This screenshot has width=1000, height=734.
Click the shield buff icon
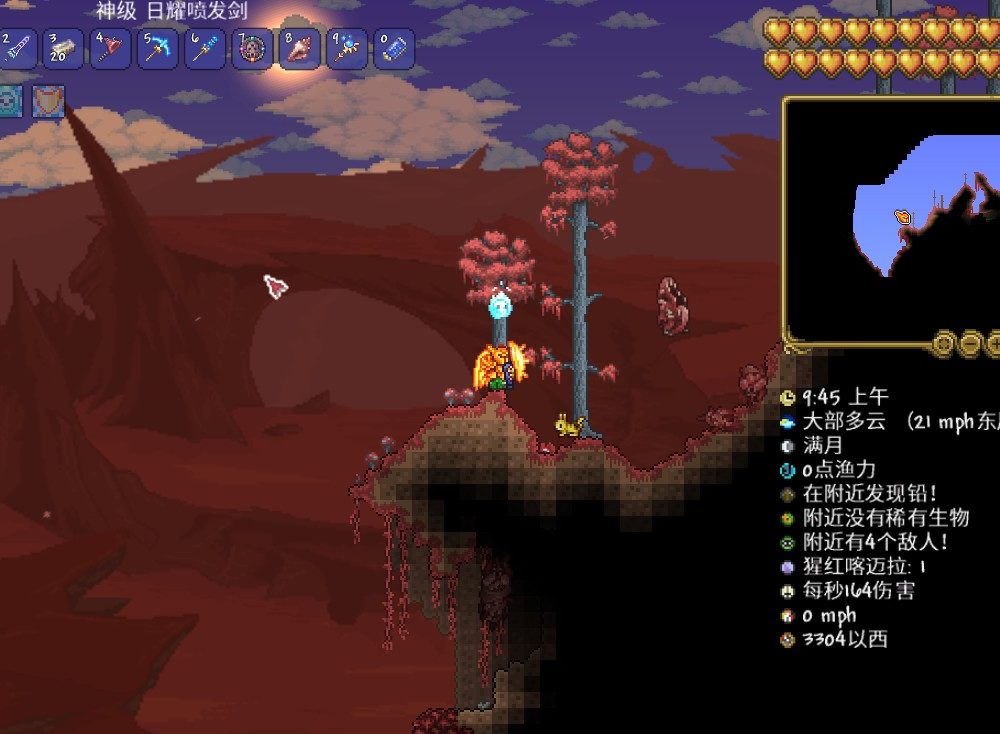click(x=48, y=102)
